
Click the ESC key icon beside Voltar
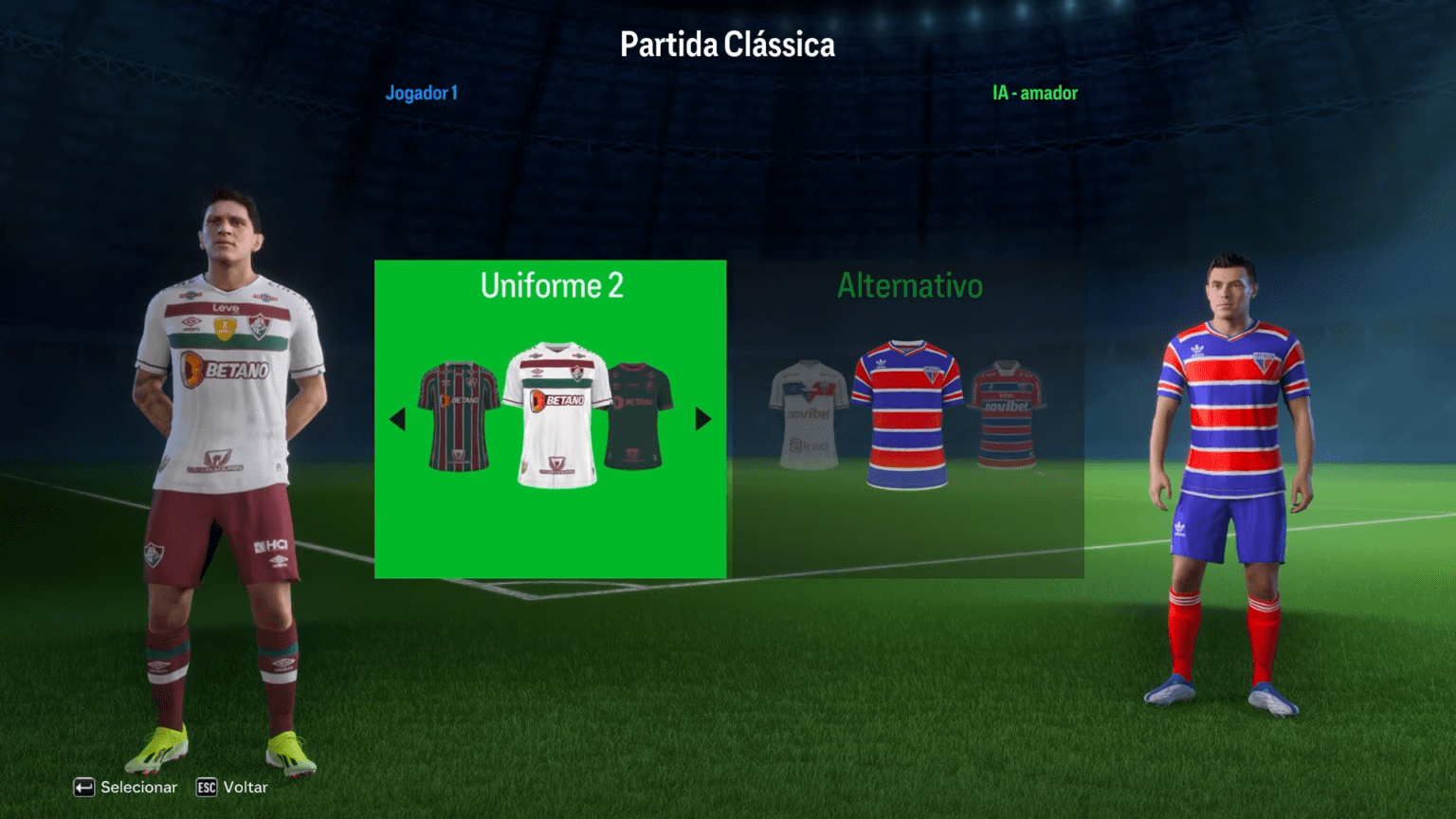pyautogui.click(x=205, y=787)
